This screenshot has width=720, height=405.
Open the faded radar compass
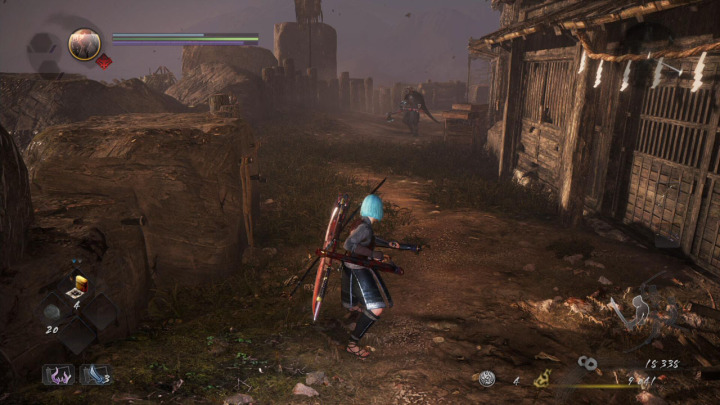[x=42, y=46]
